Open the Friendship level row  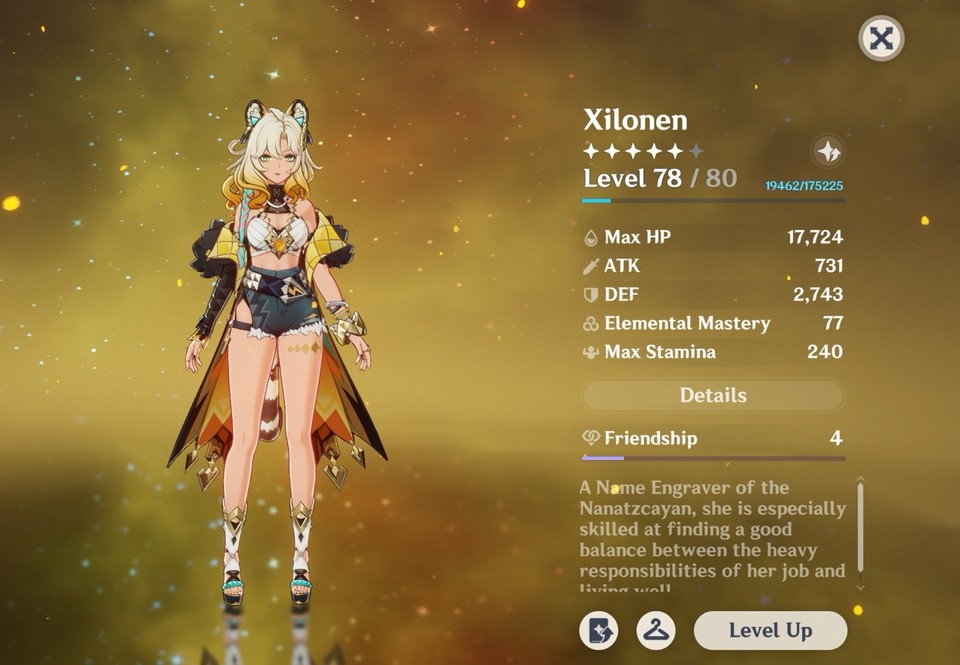pyautogui.click(x=713, y=438)
